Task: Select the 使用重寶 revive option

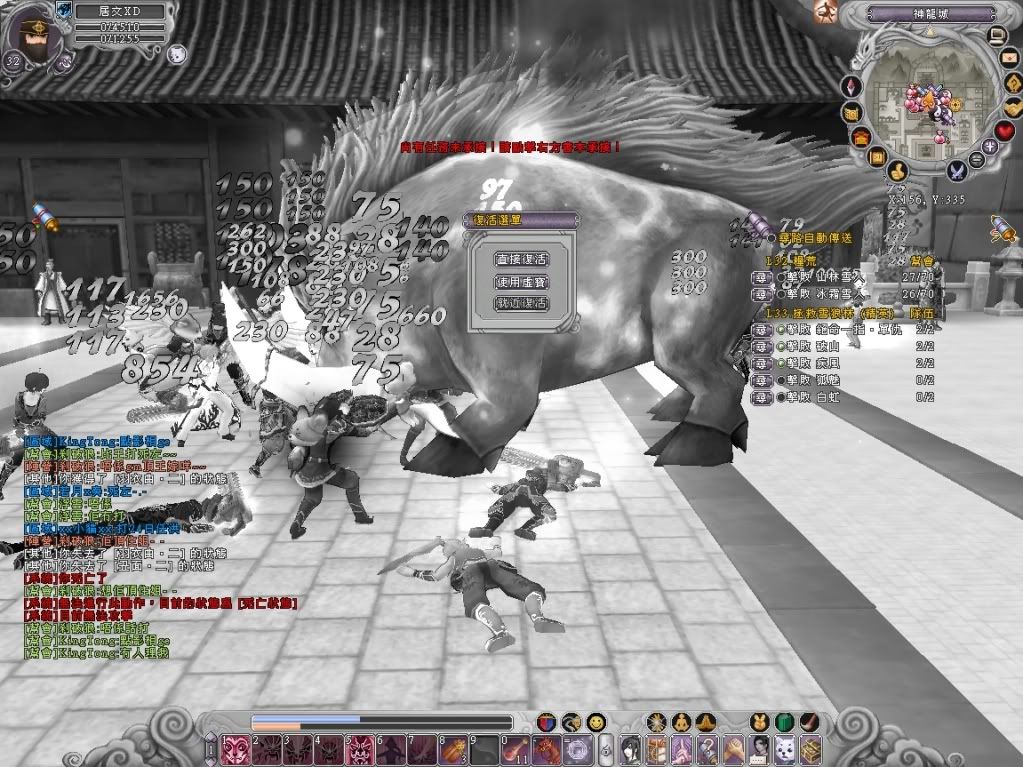Action: coord(521,281)
